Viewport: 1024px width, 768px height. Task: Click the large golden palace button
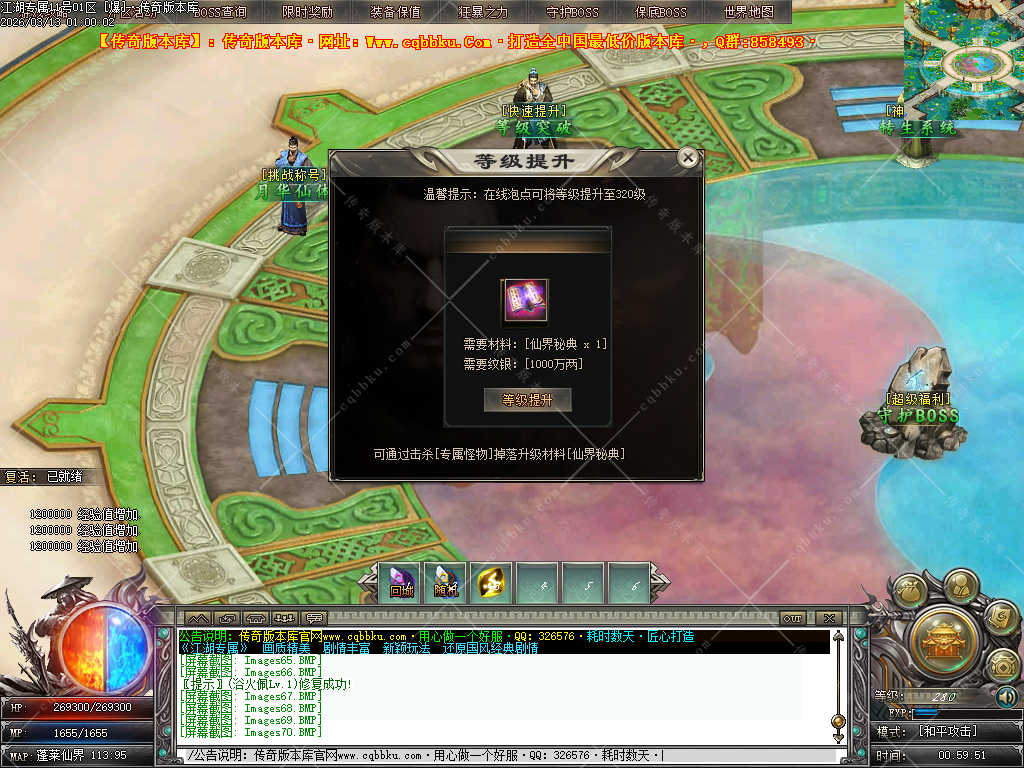[x=942, y=638]
